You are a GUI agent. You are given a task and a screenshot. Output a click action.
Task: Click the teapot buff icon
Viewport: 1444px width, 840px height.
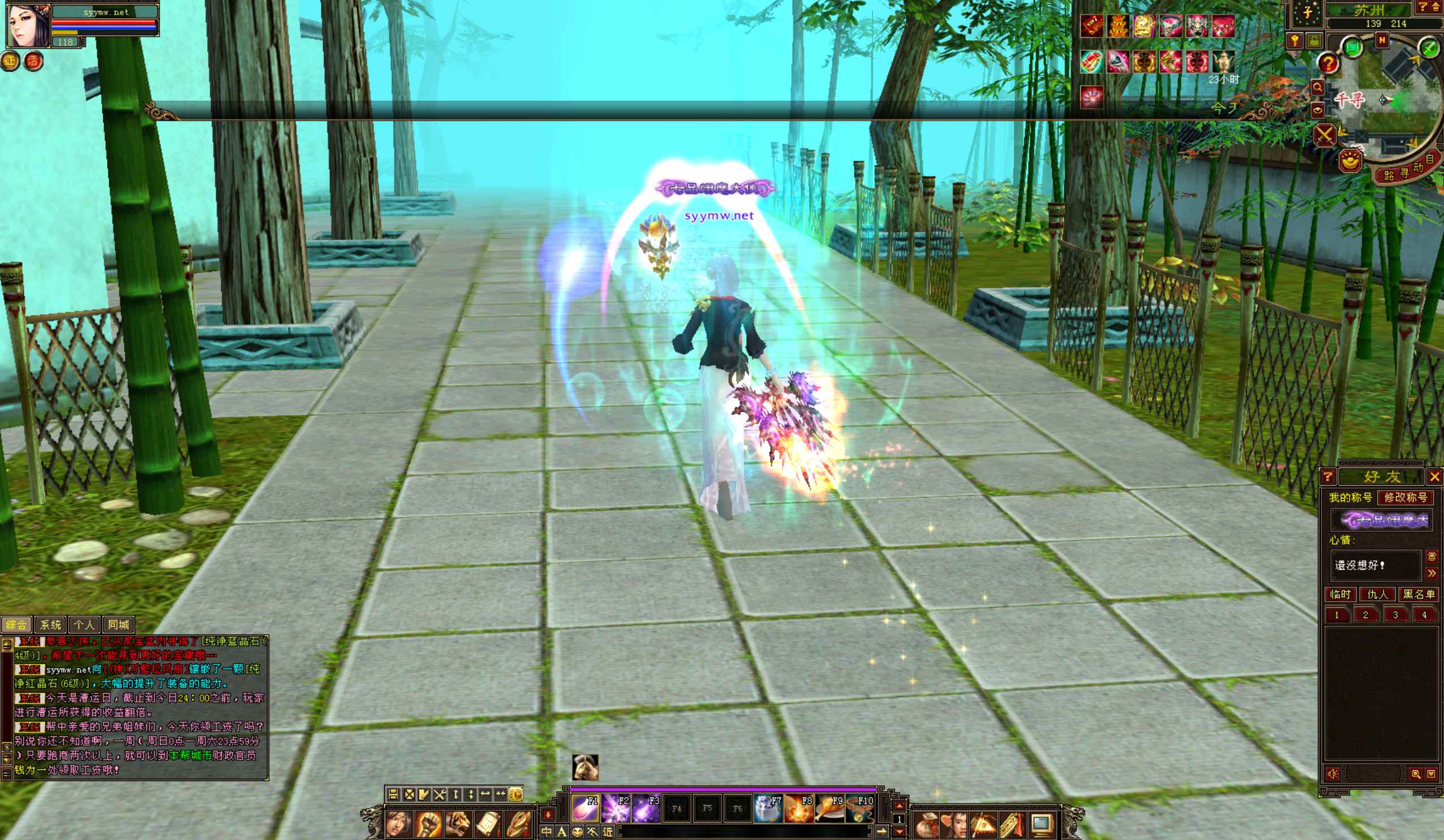pos(1223,61)
